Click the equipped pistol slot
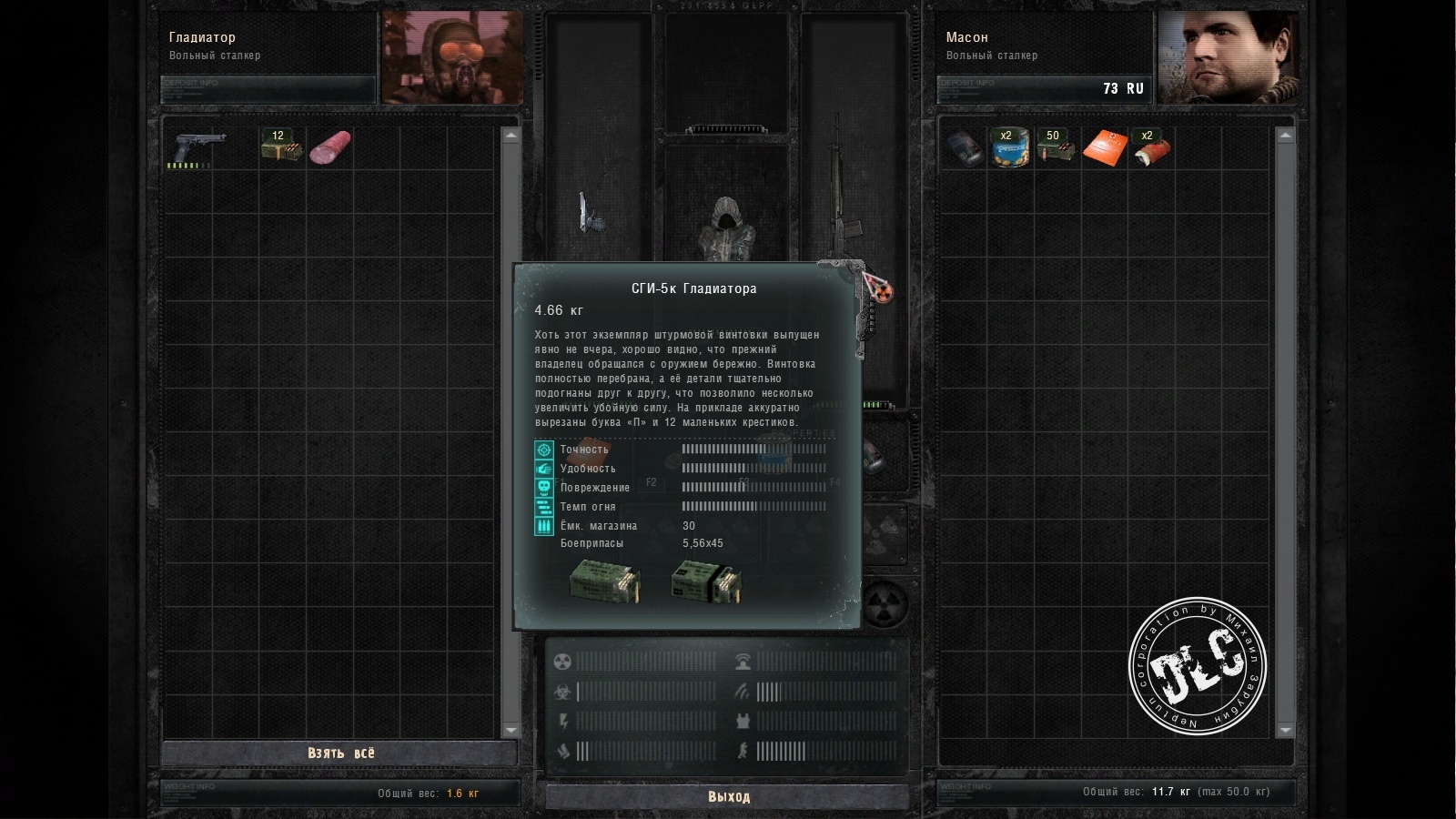Image resolution: width=1456 pixels, height=819 pixels. [594, 214]
